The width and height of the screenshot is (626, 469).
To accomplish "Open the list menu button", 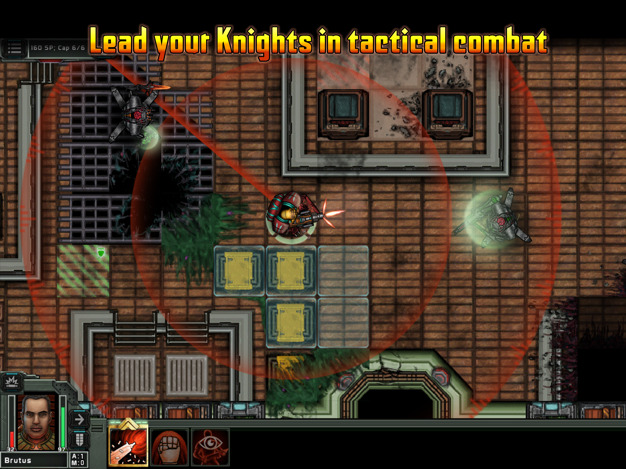I will pyautogui.click(x=14, y=48).
